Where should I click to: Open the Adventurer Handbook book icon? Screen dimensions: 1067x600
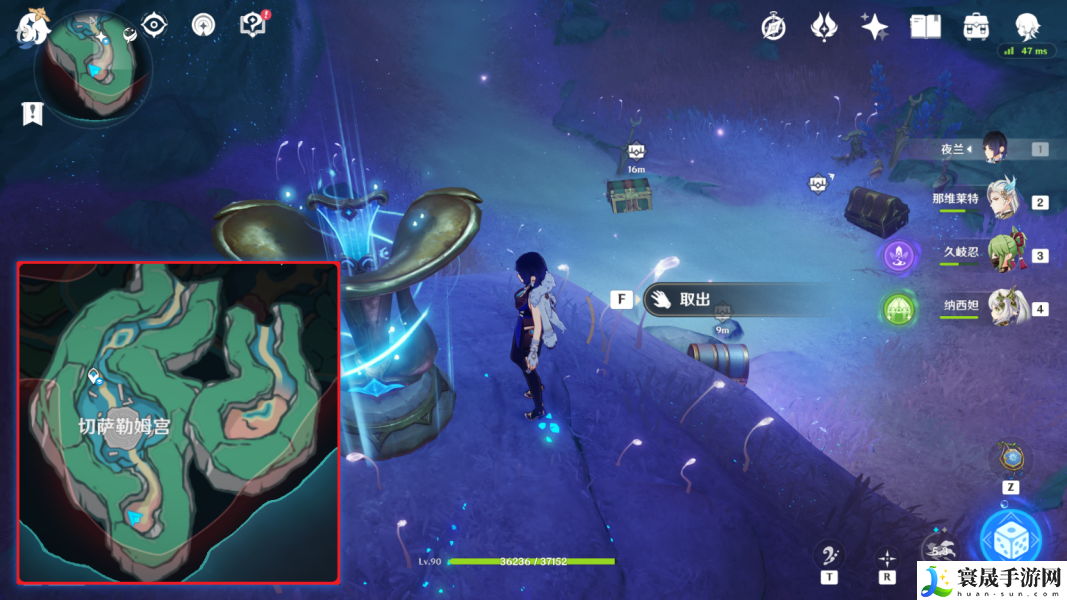(926, 27)
